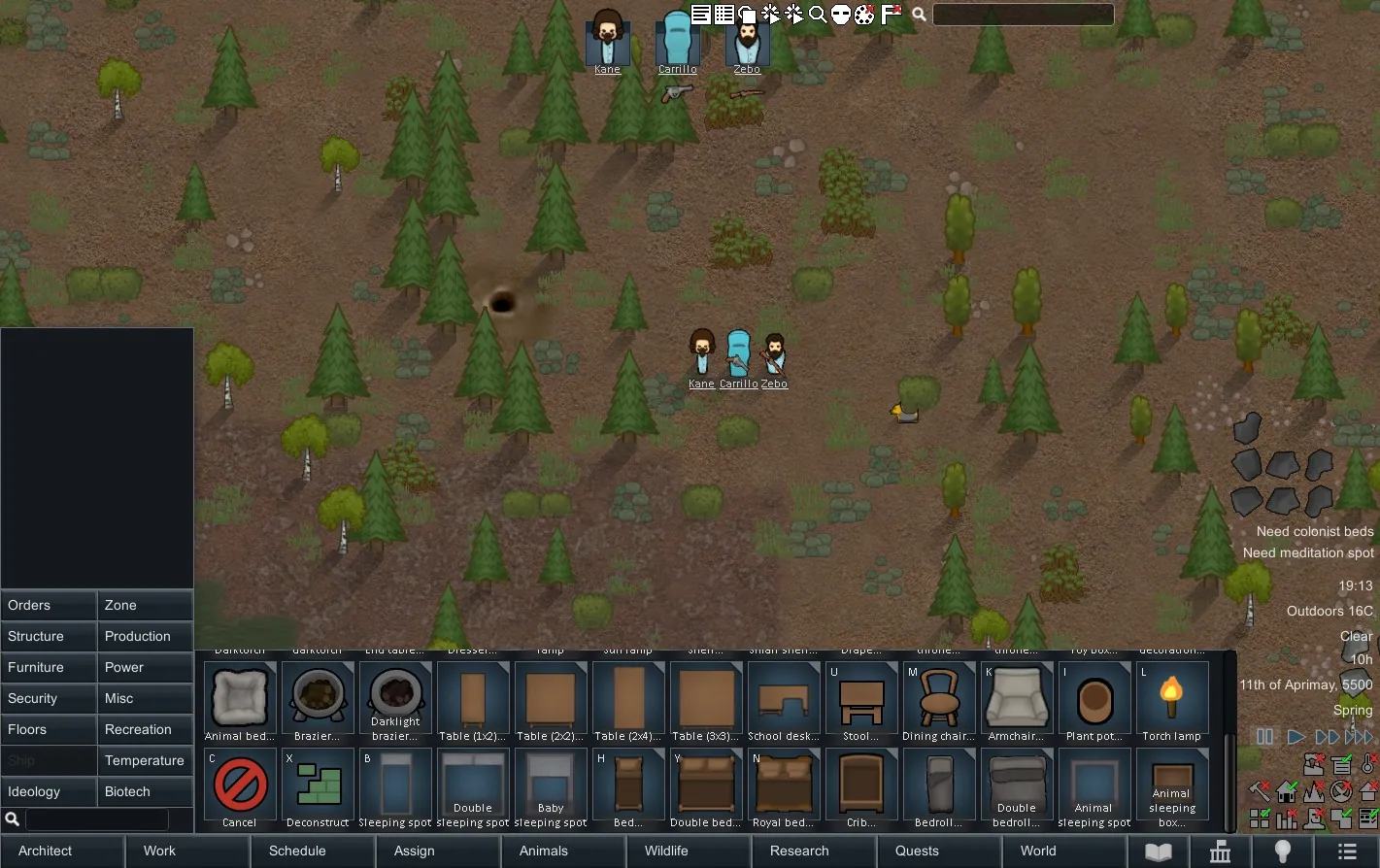
Task: Choose the Security build category
Action: coord(49,698)
